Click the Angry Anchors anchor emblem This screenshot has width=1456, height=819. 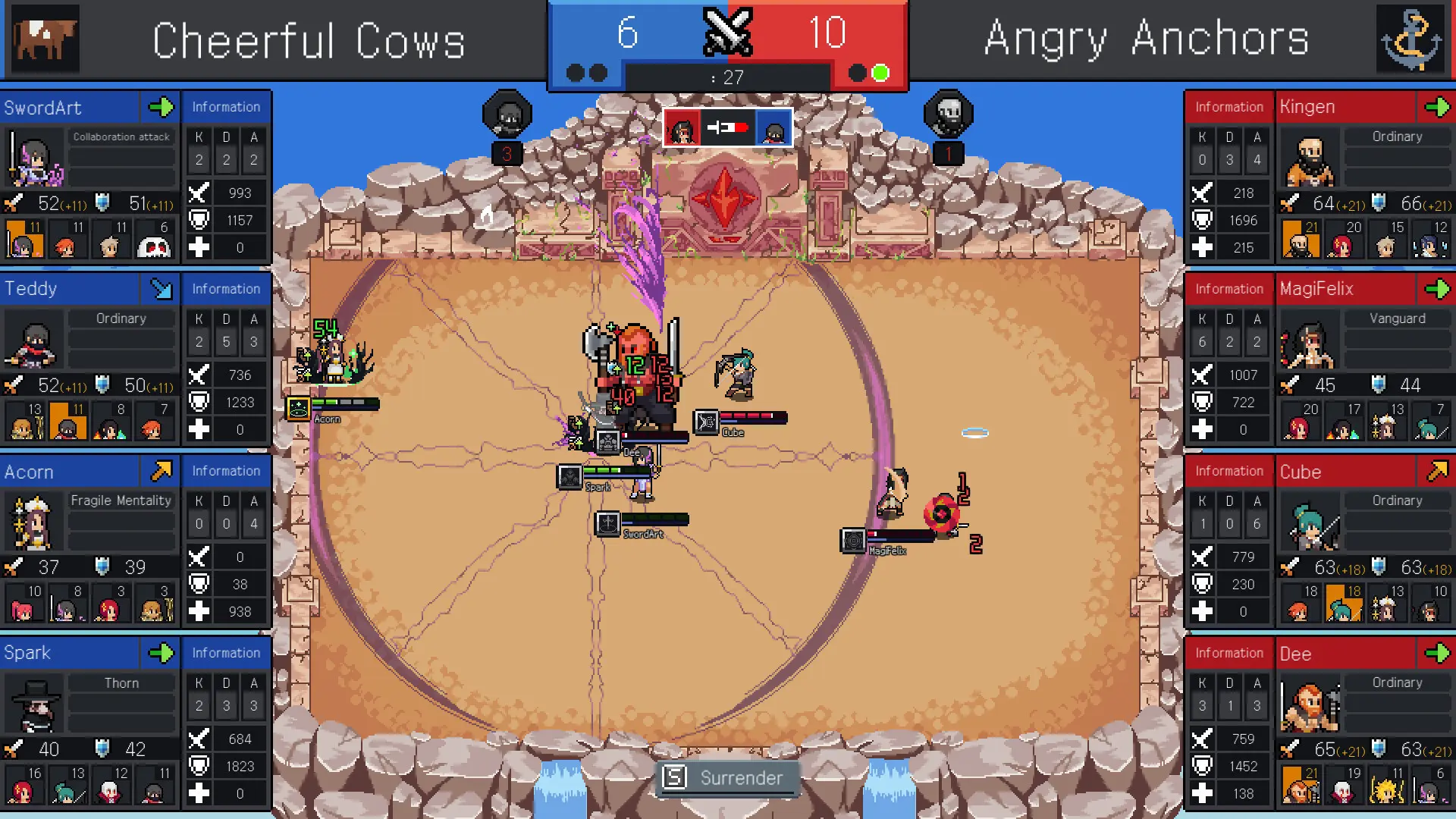(1412, 39)
